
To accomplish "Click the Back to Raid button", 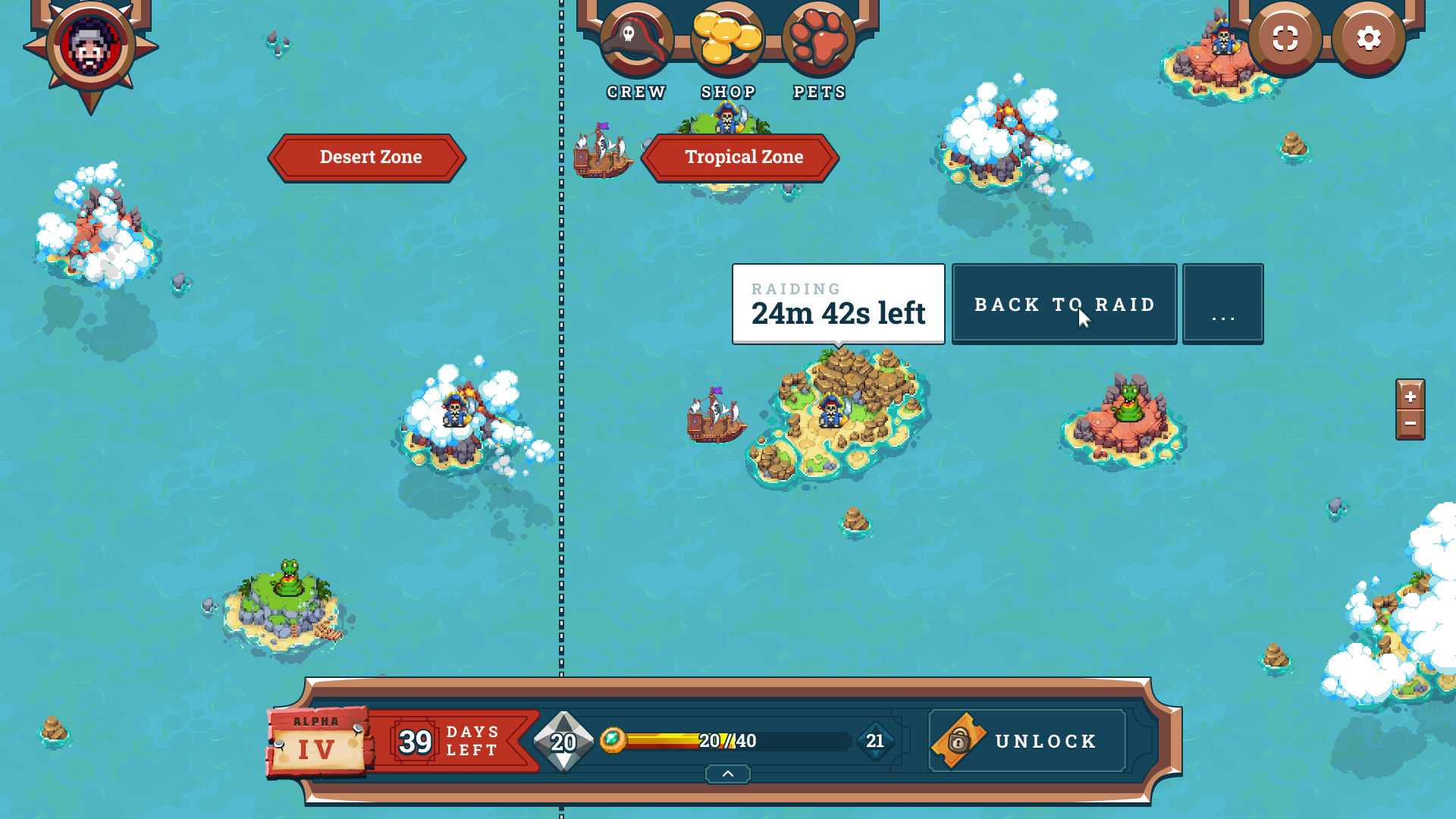I will click(1064, 304).
